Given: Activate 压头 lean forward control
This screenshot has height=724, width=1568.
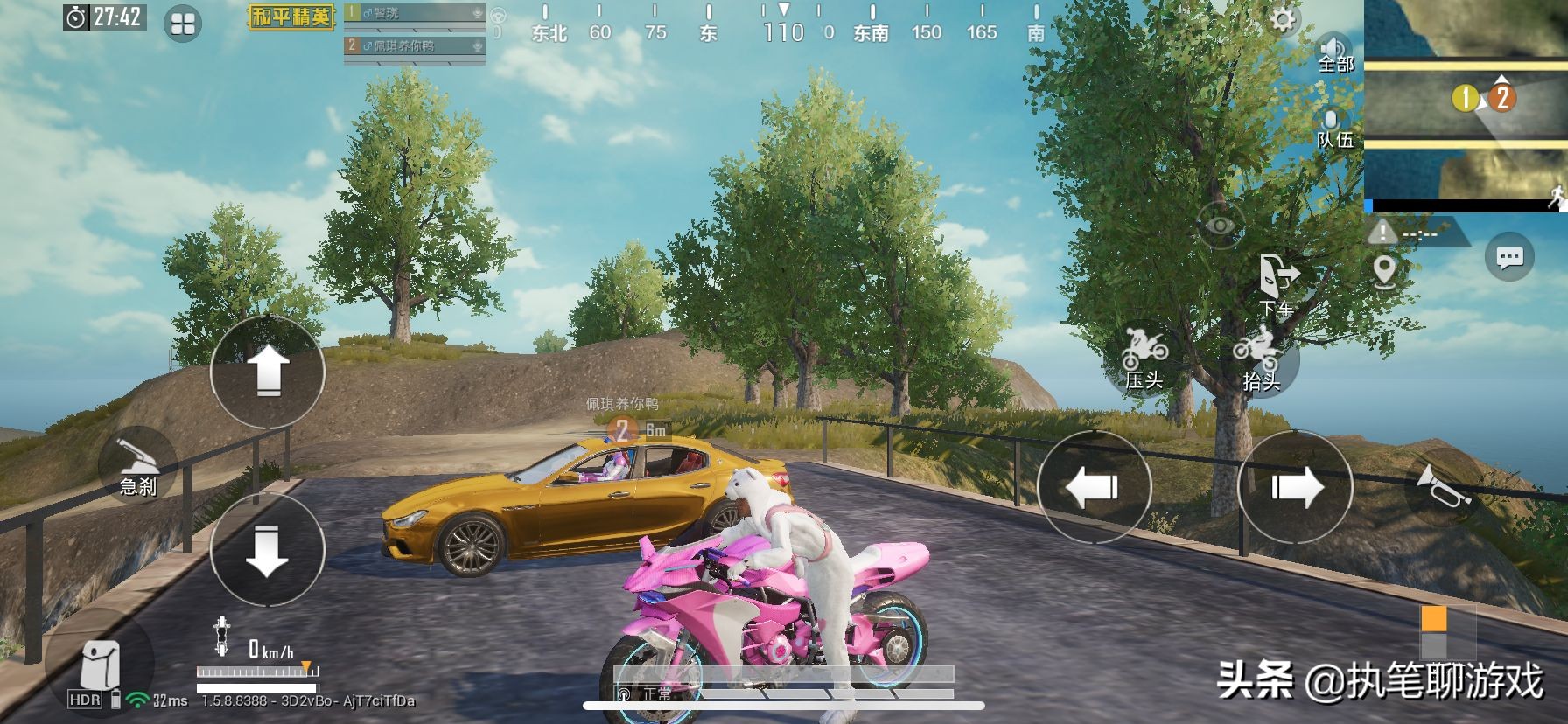Looking at the screenshot, I should click(1144, 358).
